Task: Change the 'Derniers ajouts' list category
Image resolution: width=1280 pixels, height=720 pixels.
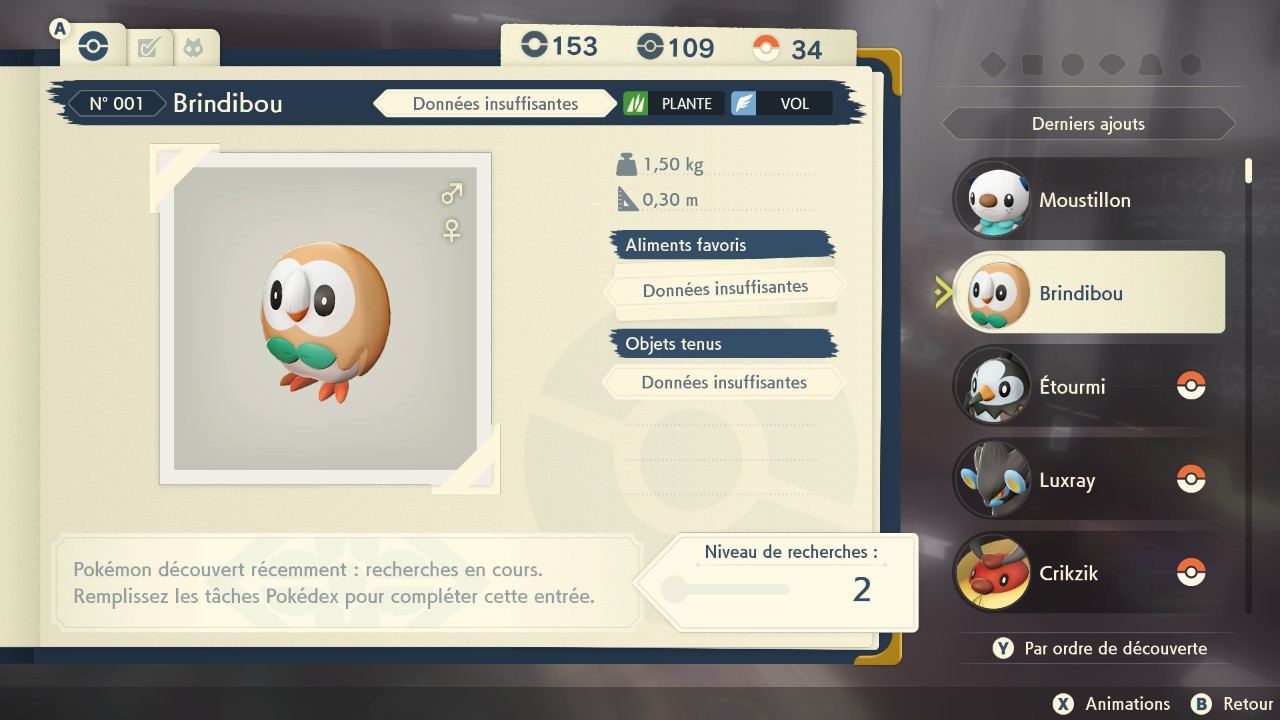Action: tap(1088, 124)
